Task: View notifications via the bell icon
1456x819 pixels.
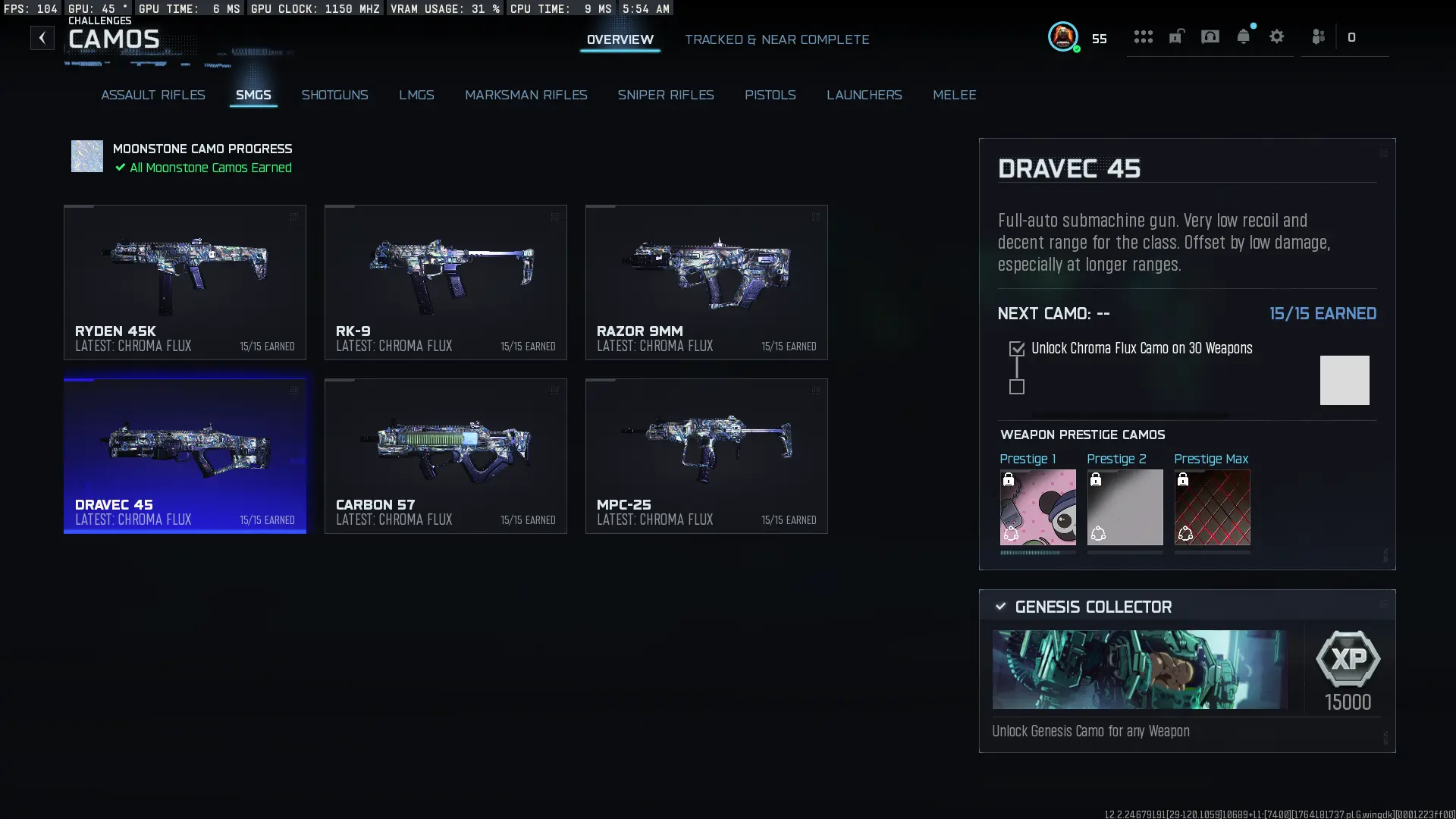Action: point(1244,36)
